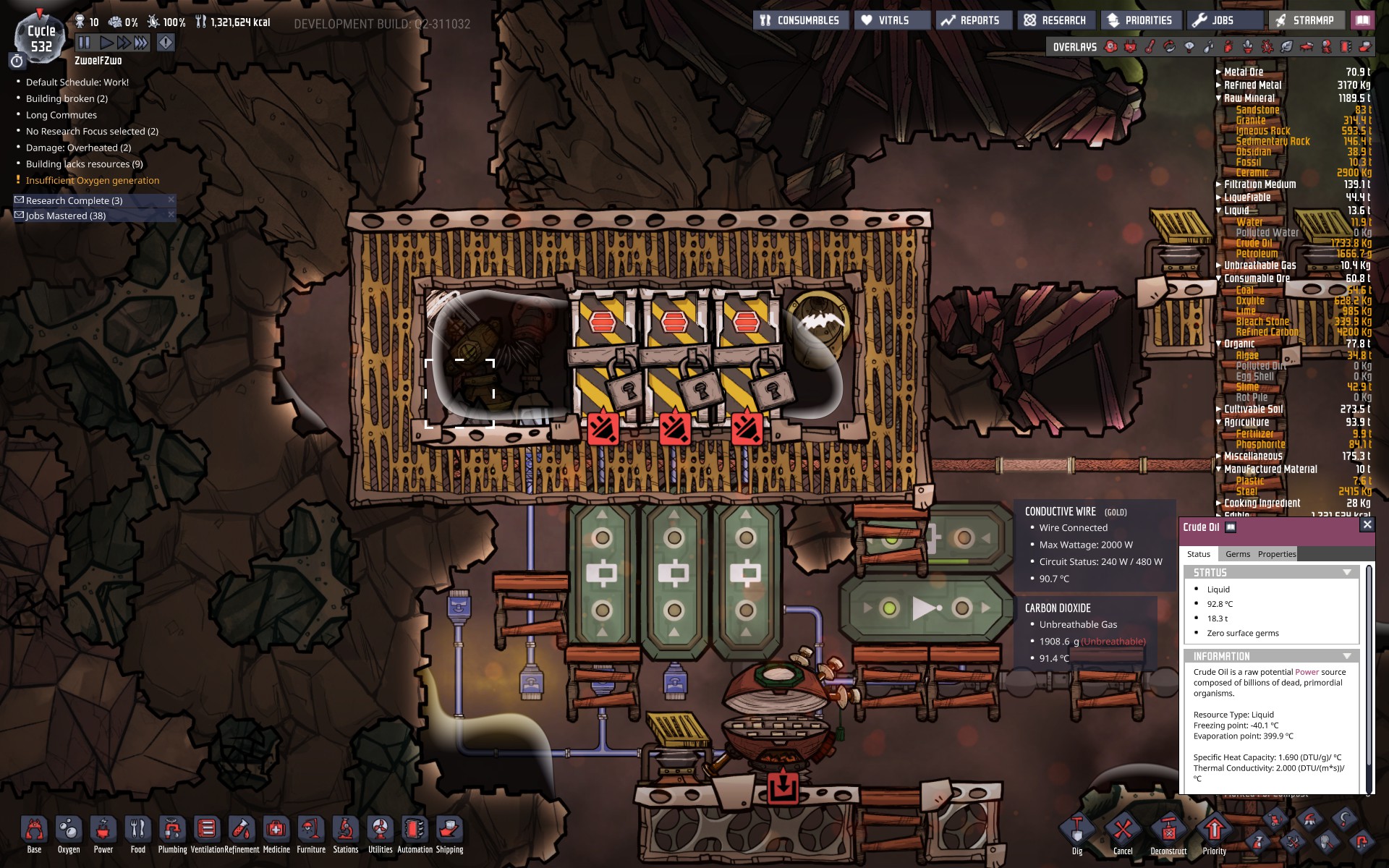Click the Insufficient Oxygen generation alert
This screenshot has width=1389, height=868.
tap(93, 181)
